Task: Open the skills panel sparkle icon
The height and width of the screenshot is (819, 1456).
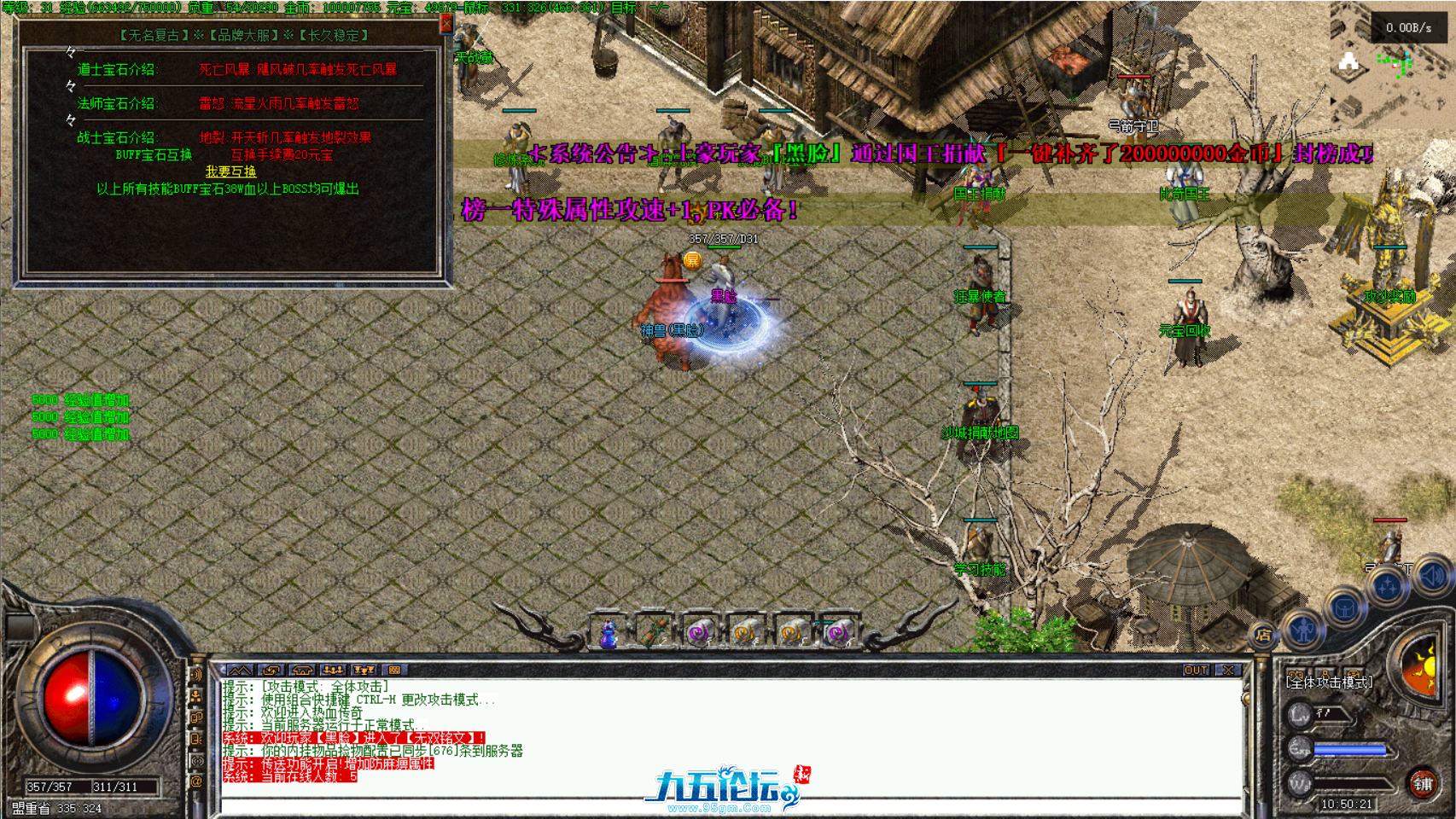Action: point(1387,584)
